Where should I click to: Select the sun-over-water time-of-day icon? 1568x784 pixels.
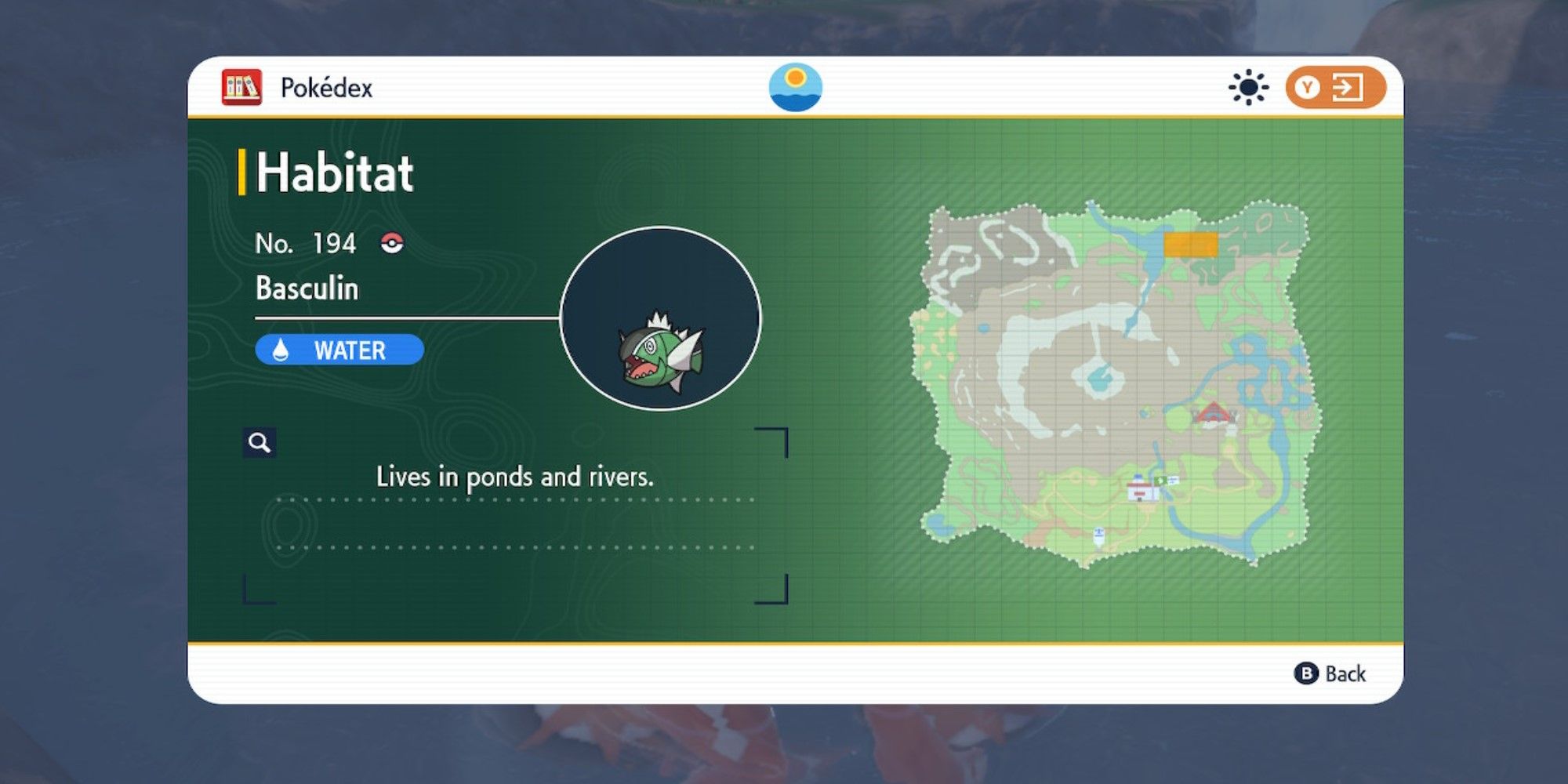click(796, 88)
